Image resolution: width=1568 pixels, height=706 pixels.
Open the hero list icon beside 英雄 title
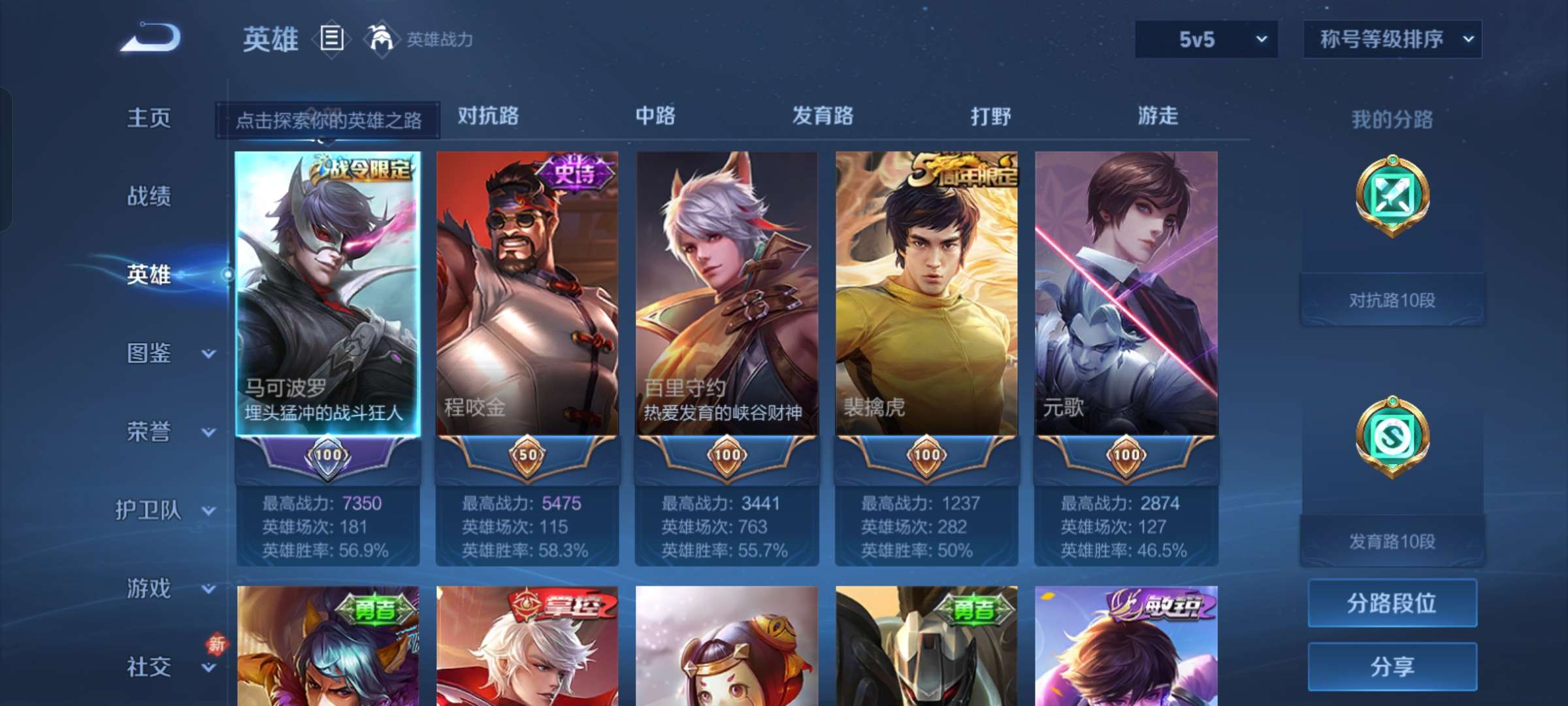(332, 39)
